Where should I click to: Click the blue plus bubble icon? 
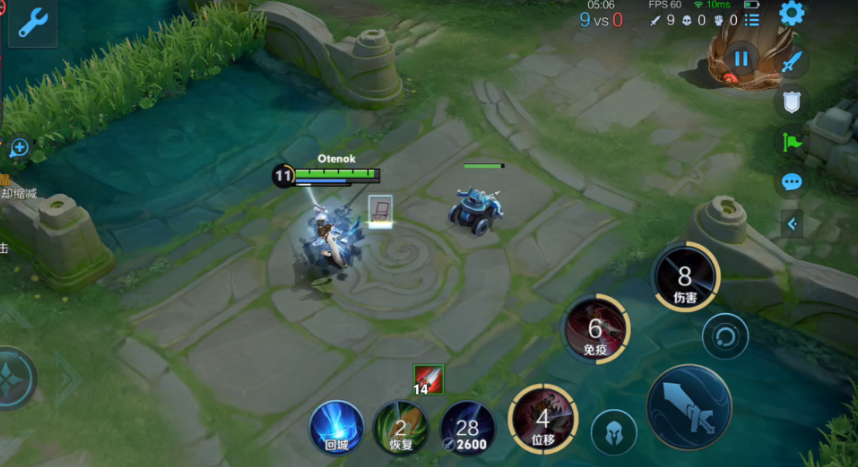[19, 148]
